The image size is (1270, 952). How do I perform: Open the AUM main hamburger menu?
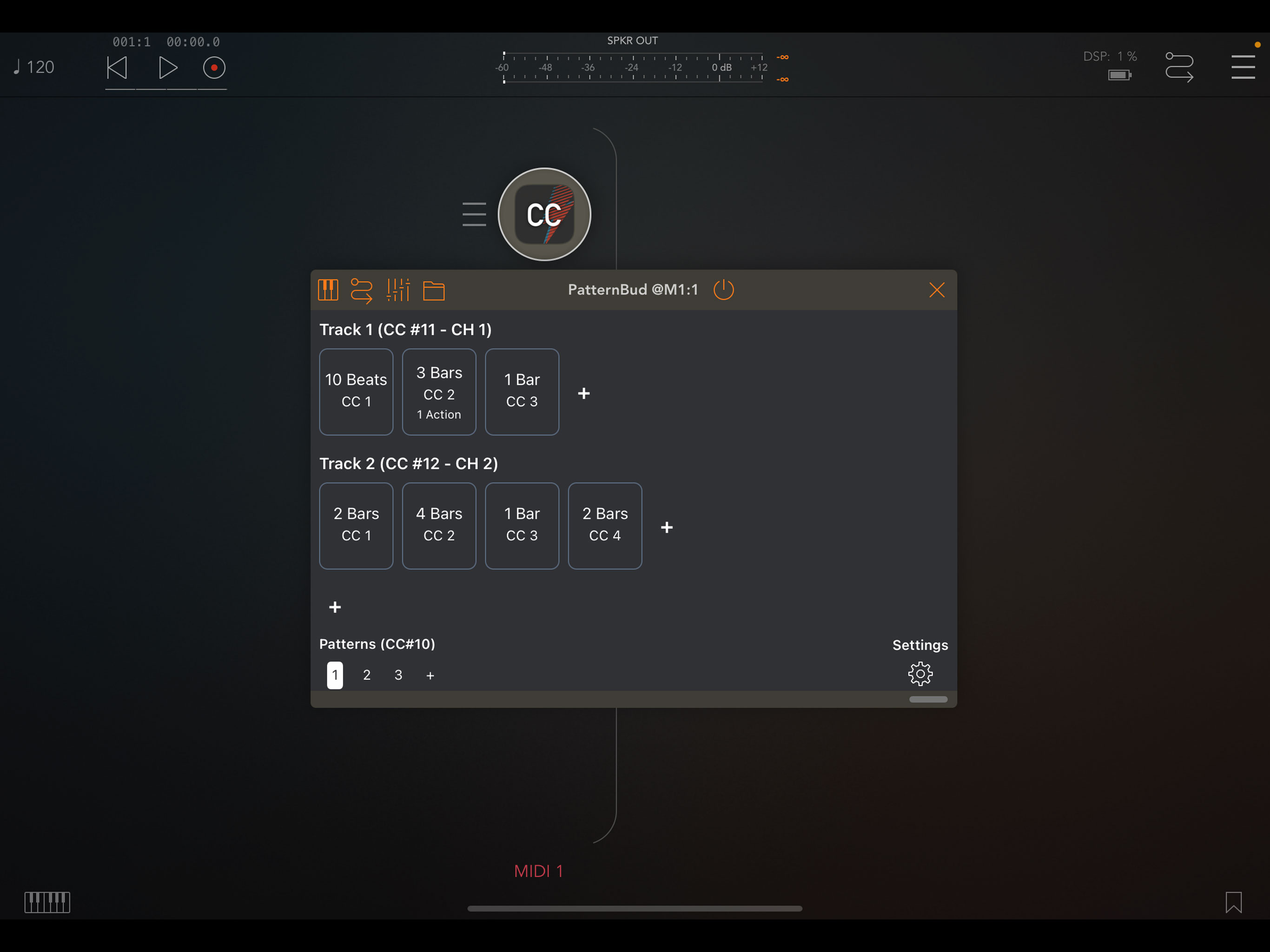point(1243,67)
